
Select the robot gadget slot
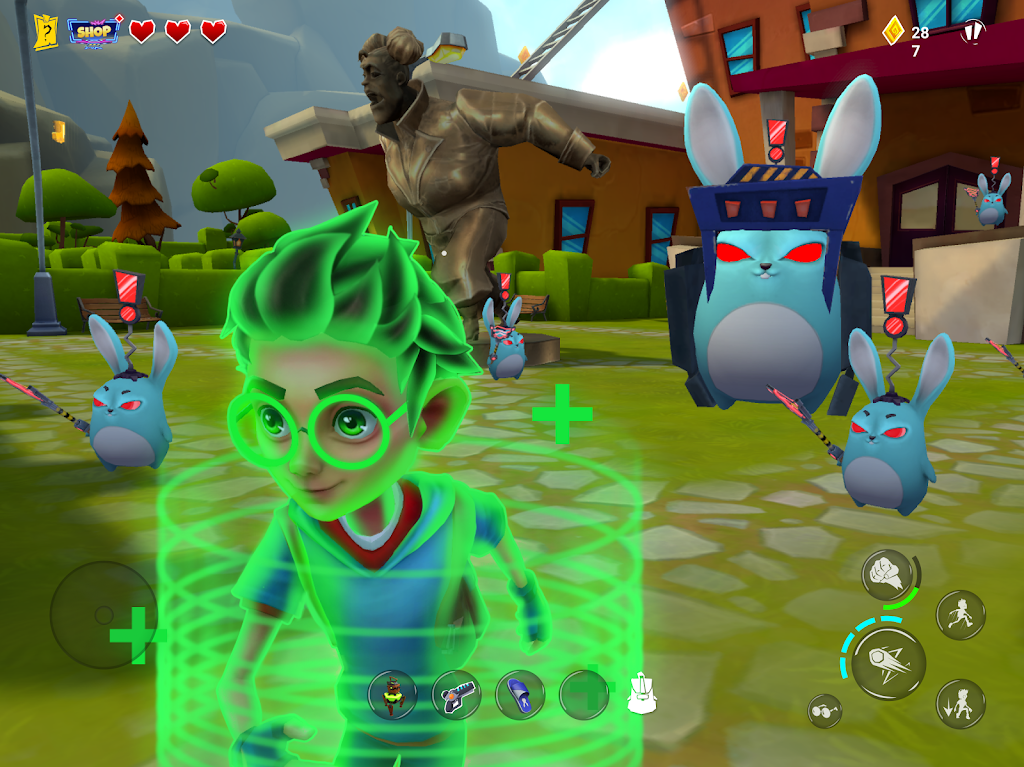(393, 694)
